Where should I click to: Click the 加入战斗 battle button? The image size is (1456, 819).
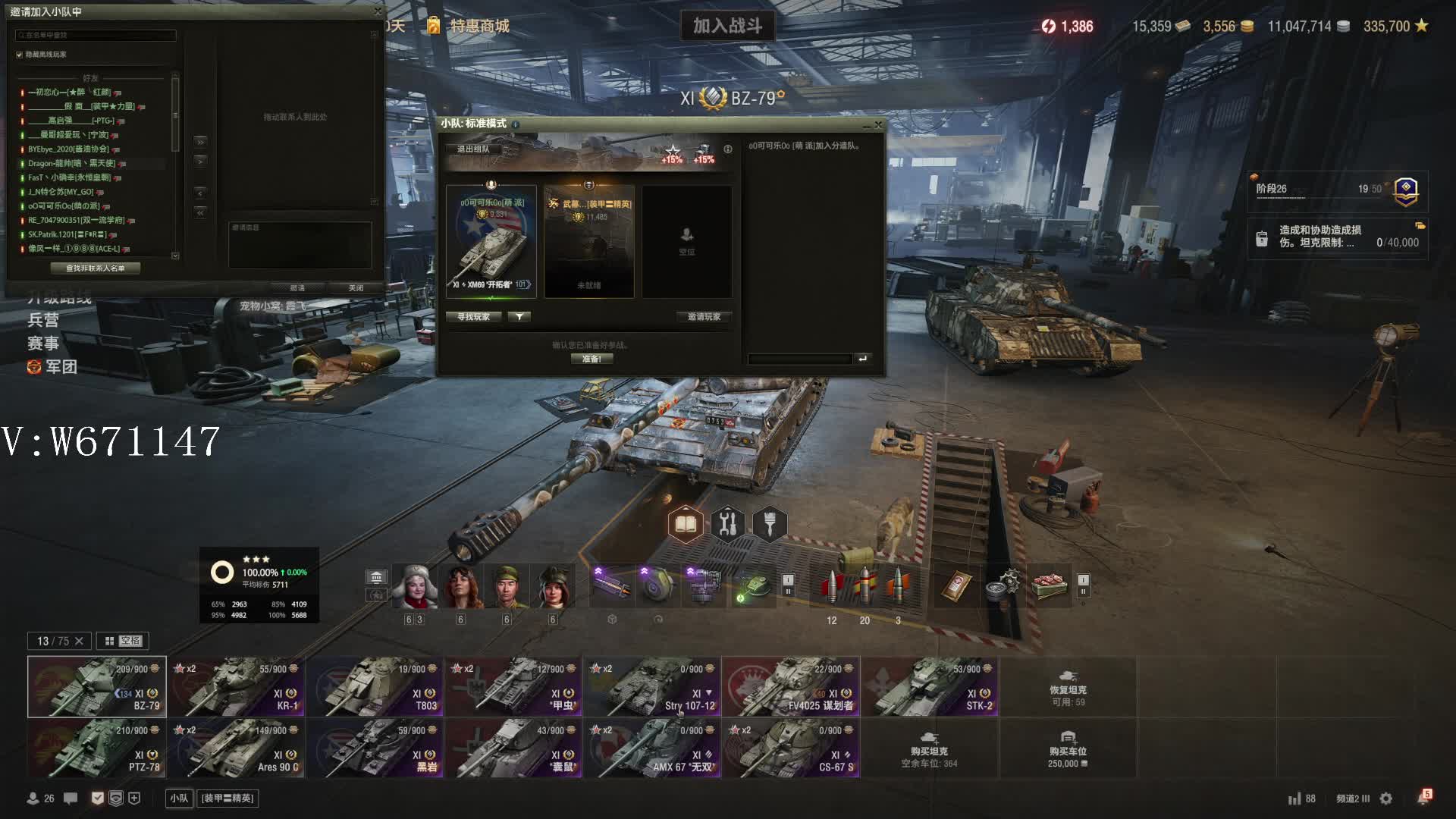727,27
